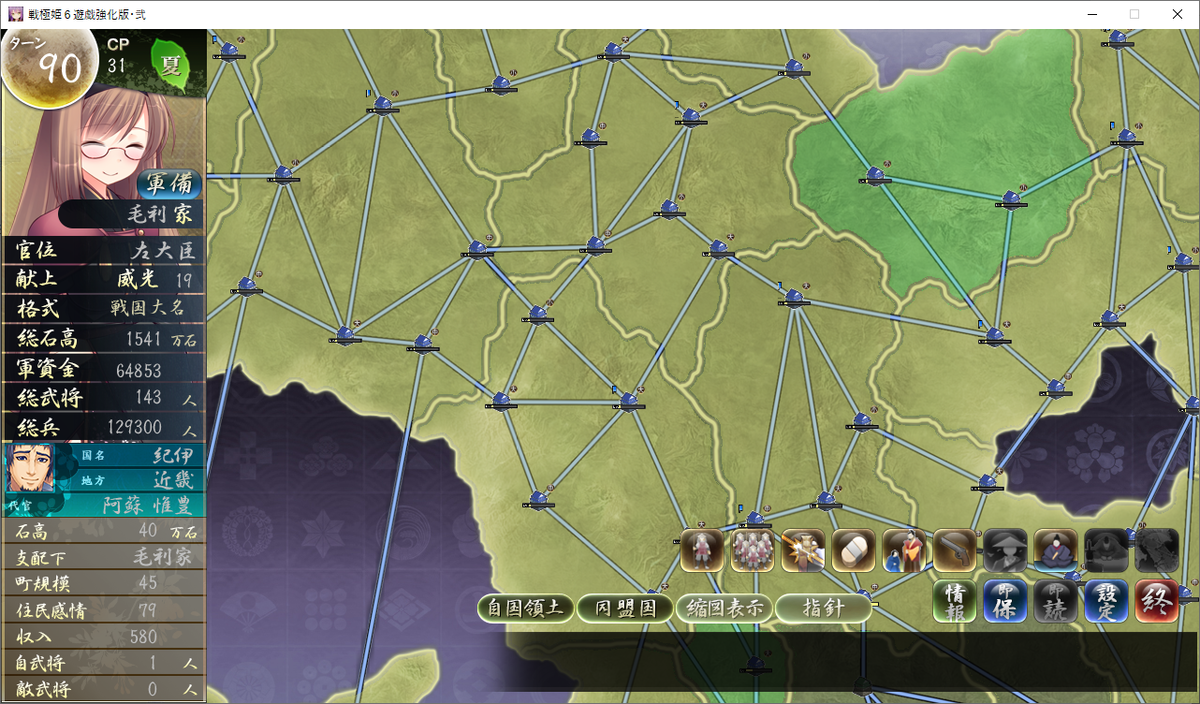Toggle the 縮図表示 (minimap view) button

(x=724, y=608)
